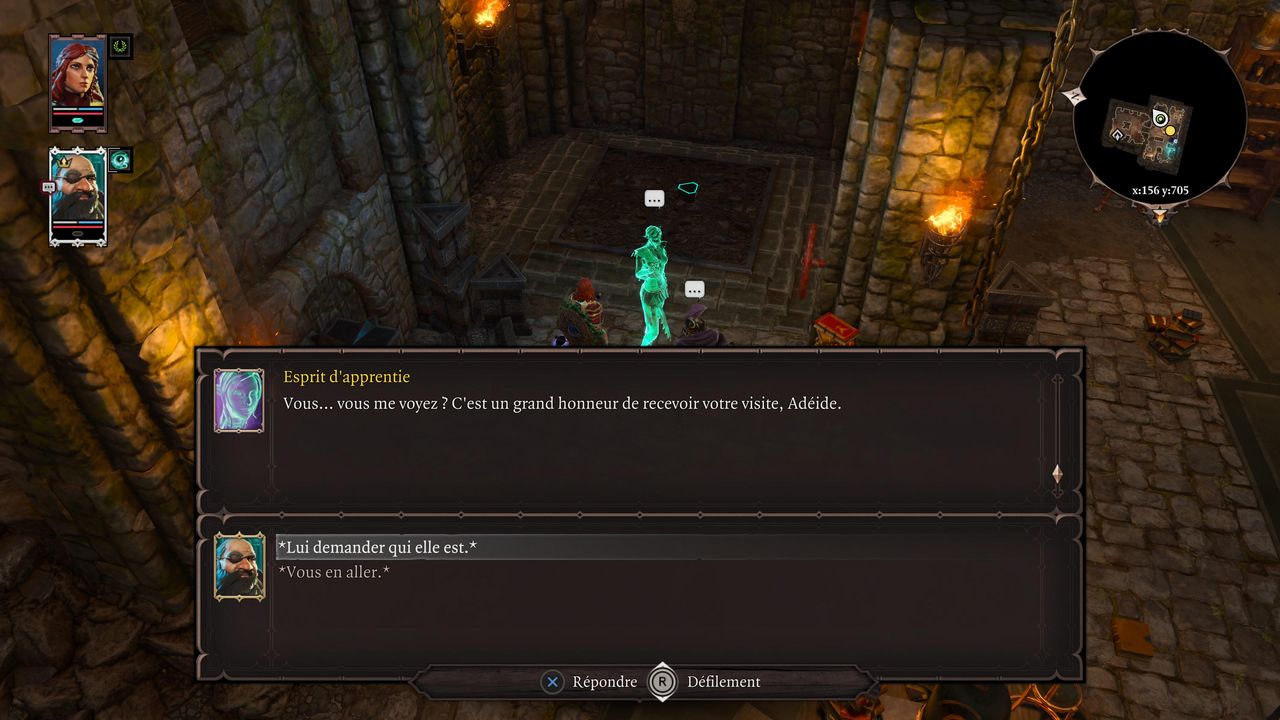This screenshot has width=1280, height=720.
Task: Select the "Vous en aller." dialogue option
Action: (333, 573)
